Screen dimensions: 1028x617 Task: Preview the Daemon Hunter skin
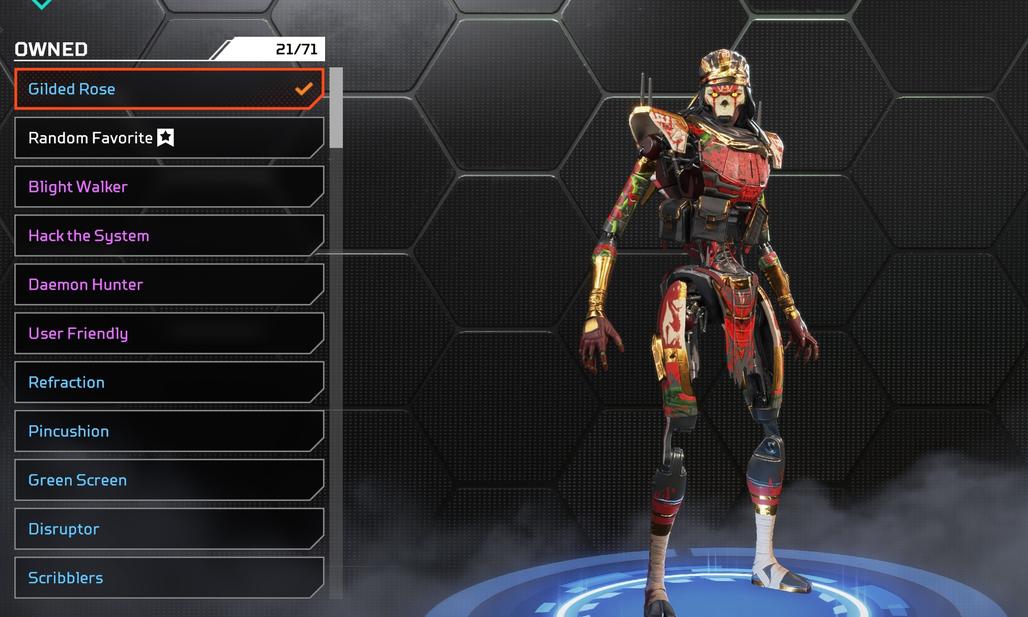(x=169, y=285)
